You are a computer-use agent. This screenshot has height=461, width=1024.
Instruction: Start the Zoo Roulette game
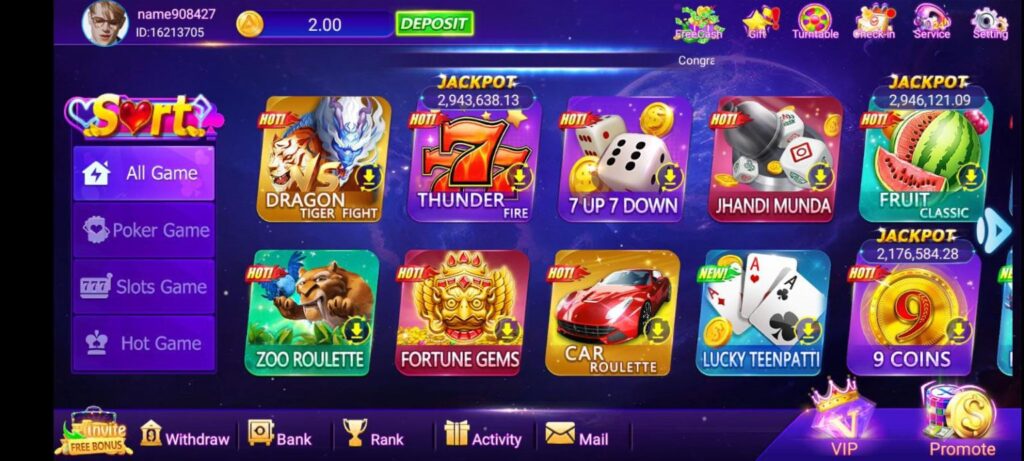tap(311, 312)
